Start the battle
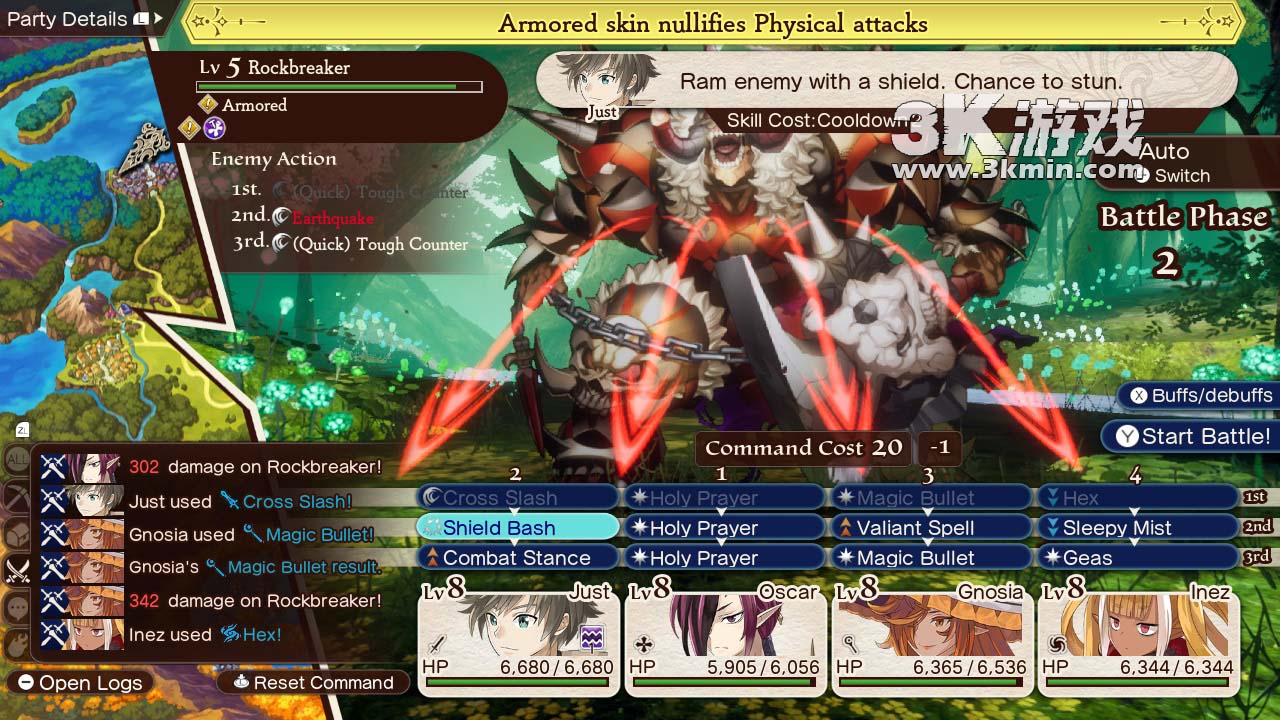 click(1194, 436)
